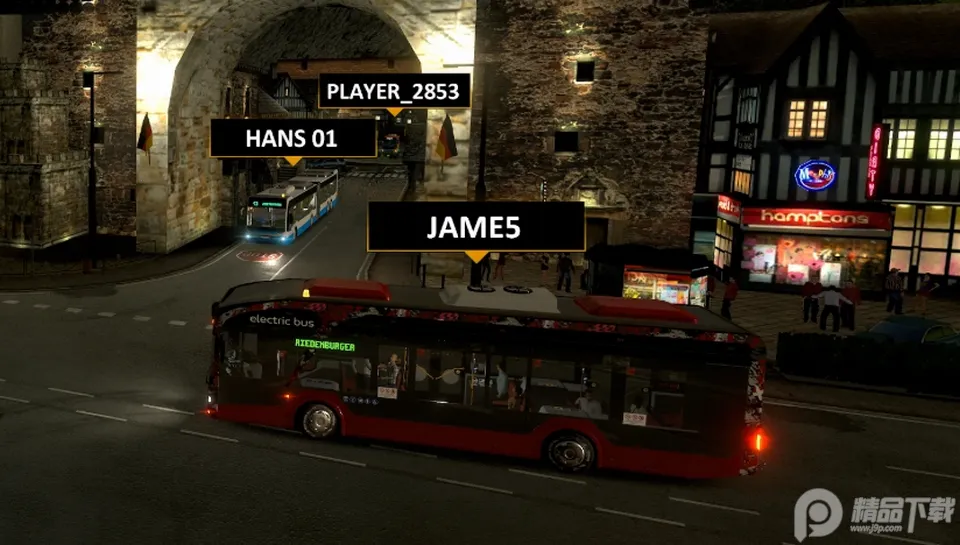Choose the PLAYER_2853 name label

393,92
